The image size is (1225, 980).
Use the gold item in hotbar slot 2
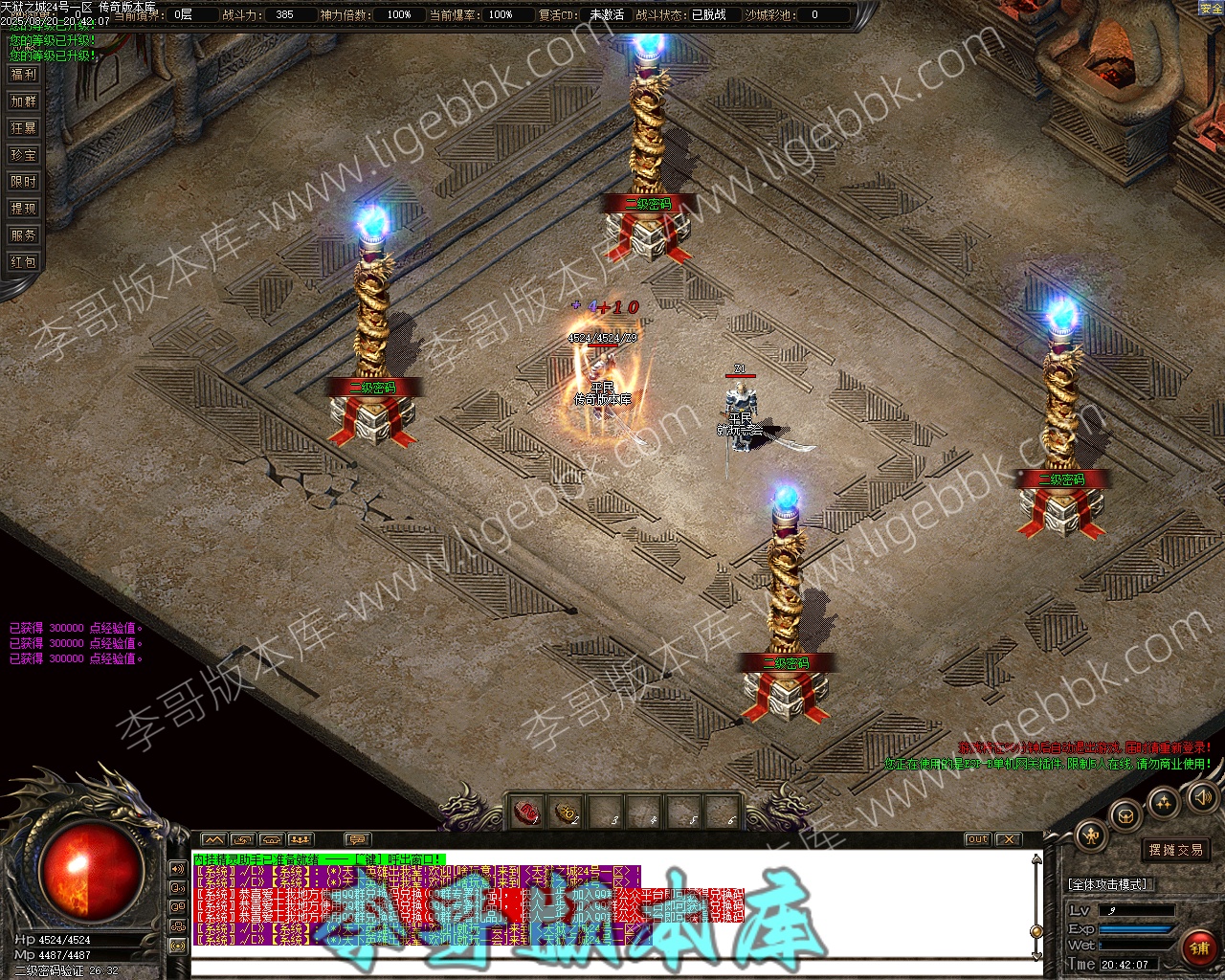(568, 813)
